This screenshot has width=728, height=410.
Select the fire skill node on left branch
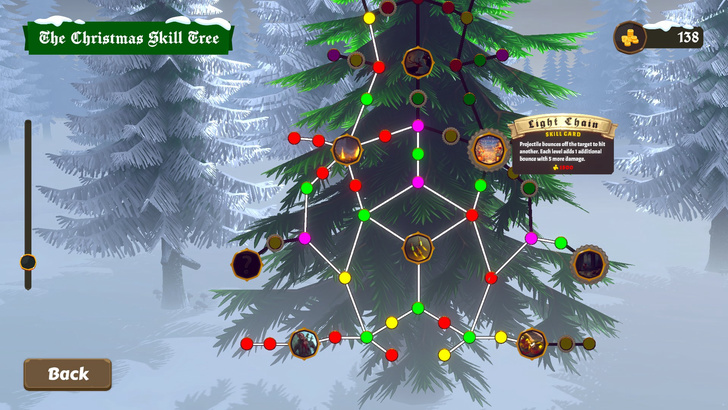[347, 150]
